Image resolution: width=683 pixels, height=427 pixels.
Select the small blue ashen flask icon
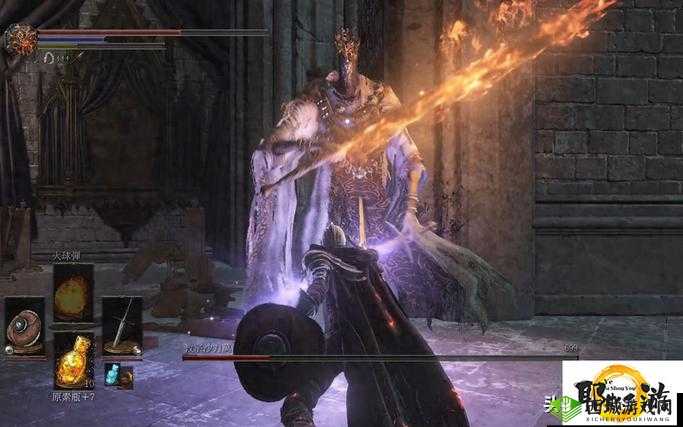(x=122, y=376)
